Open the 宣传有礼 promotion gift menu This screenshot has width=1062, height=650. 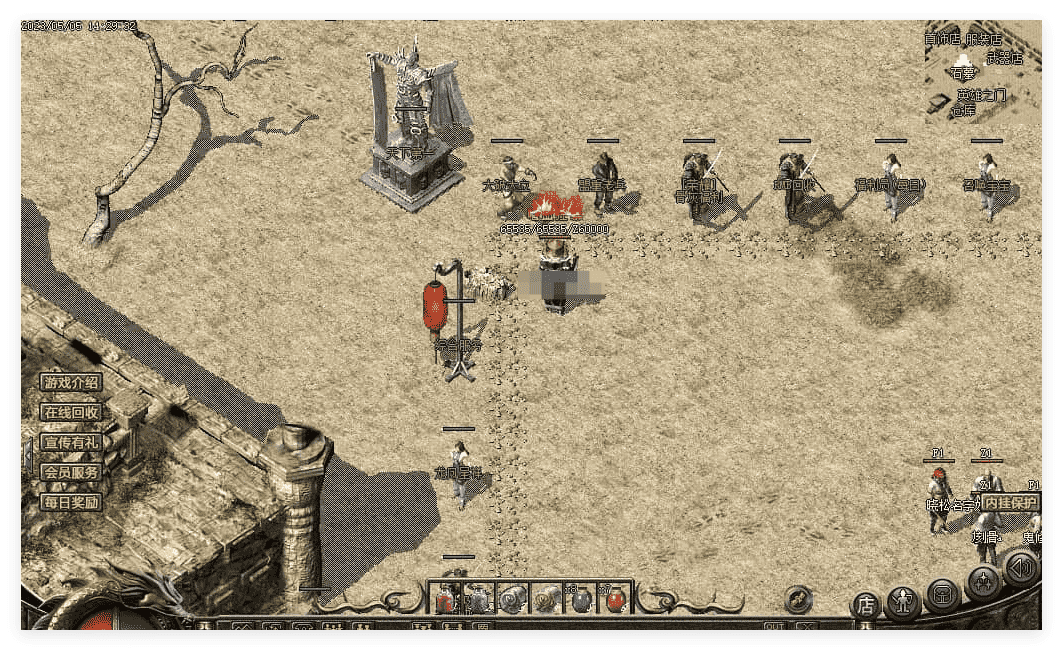click(71, 442)
